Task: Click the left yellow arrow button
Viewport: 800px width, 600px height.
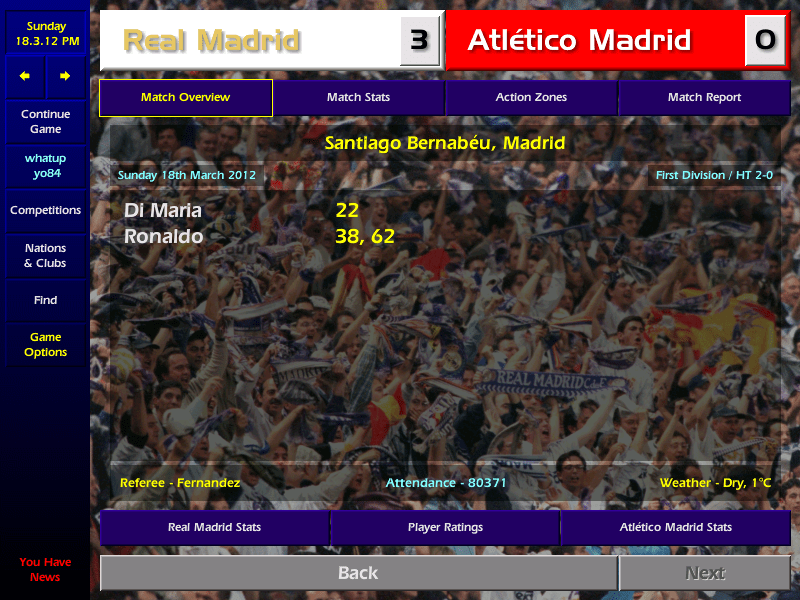Action: (25, 76)
